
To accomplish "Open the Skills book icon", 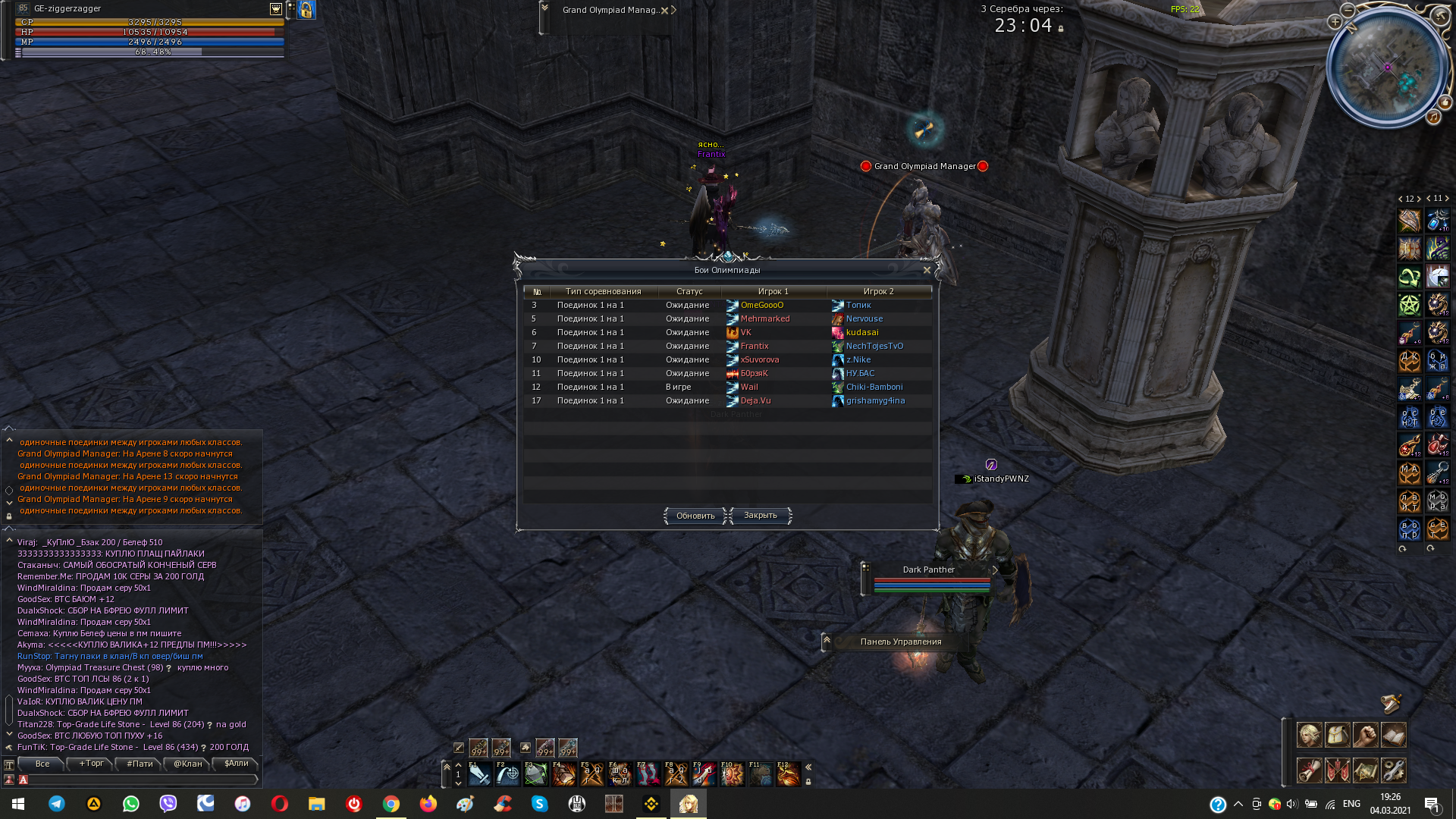I will point(1395,736).
